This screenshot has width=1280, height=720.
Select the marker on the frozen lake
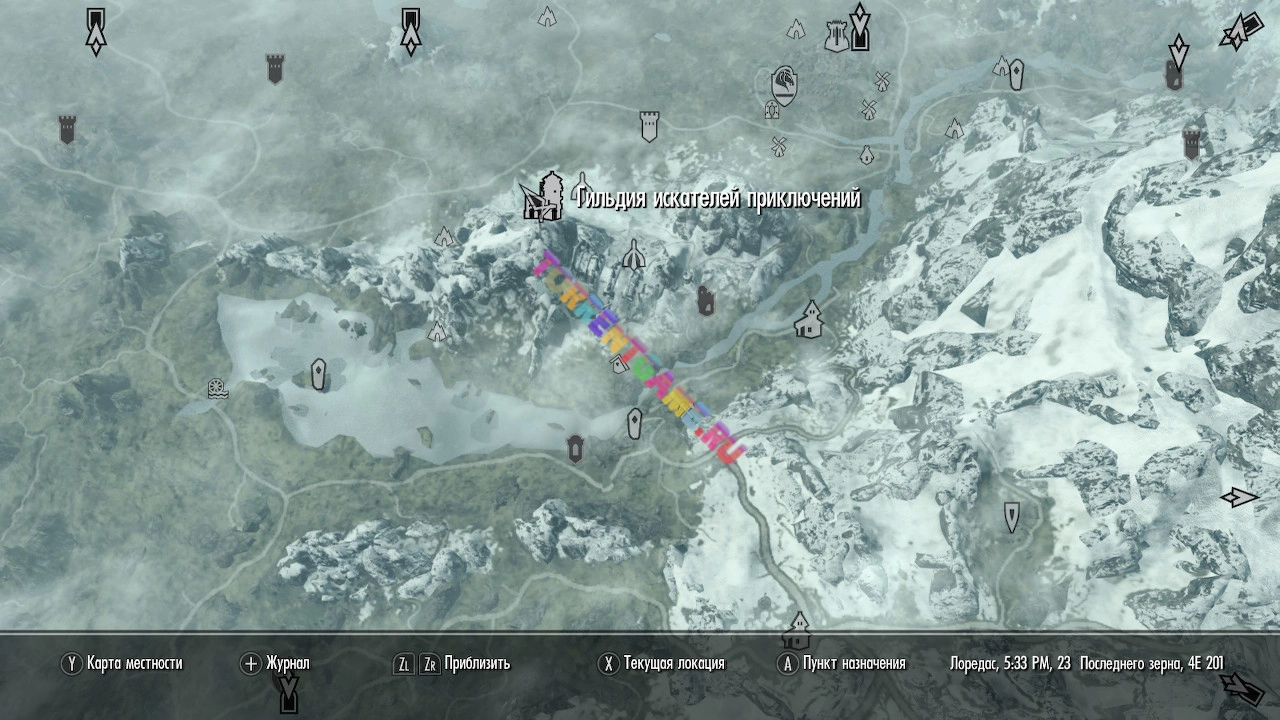point(318,374)
